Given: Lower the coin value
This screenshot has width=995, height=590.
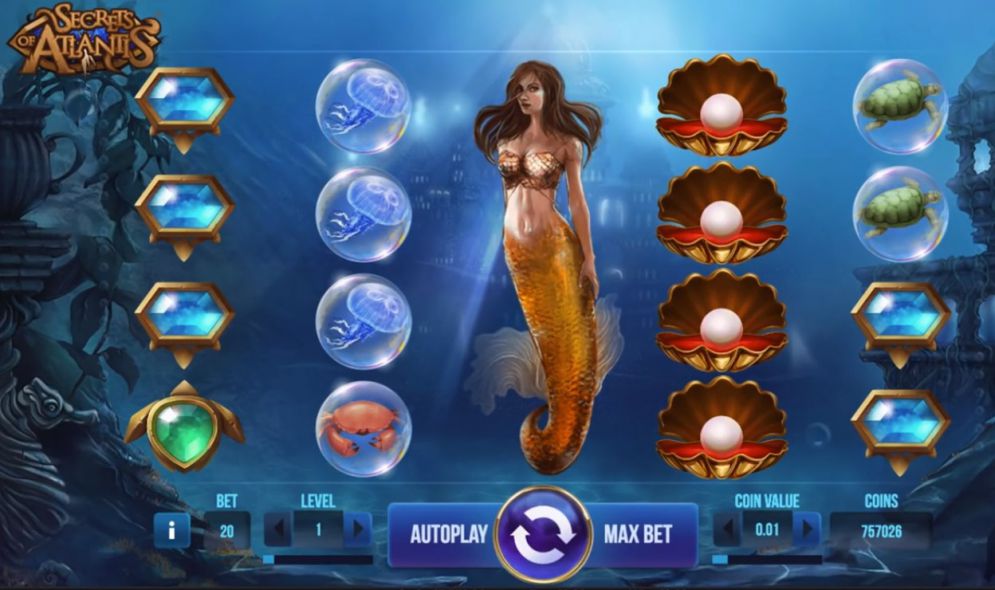Looking at the screenshot, I should (729, 529).
